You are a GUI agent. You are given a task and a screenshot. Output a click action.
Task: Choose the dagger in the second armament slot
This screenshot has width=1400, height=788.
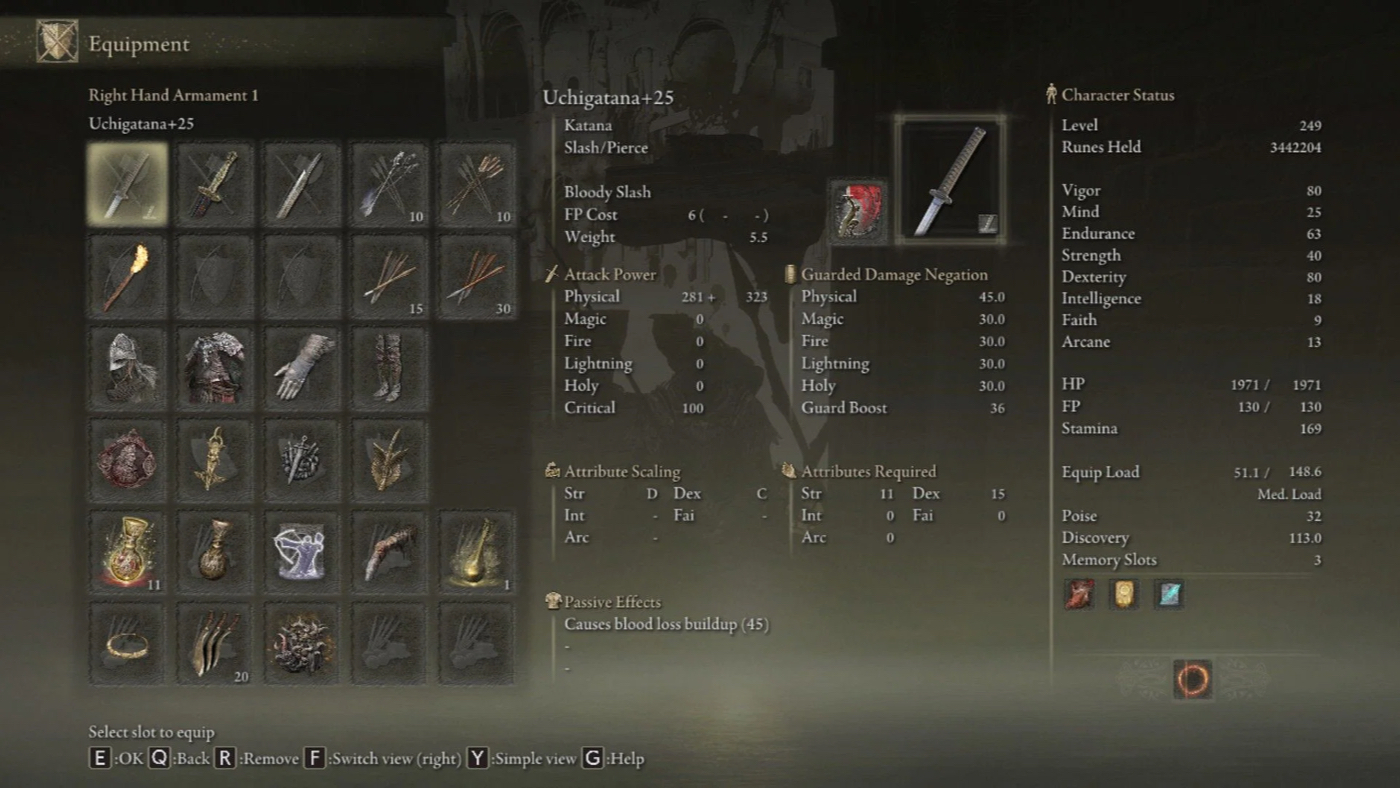click(215, 183)
